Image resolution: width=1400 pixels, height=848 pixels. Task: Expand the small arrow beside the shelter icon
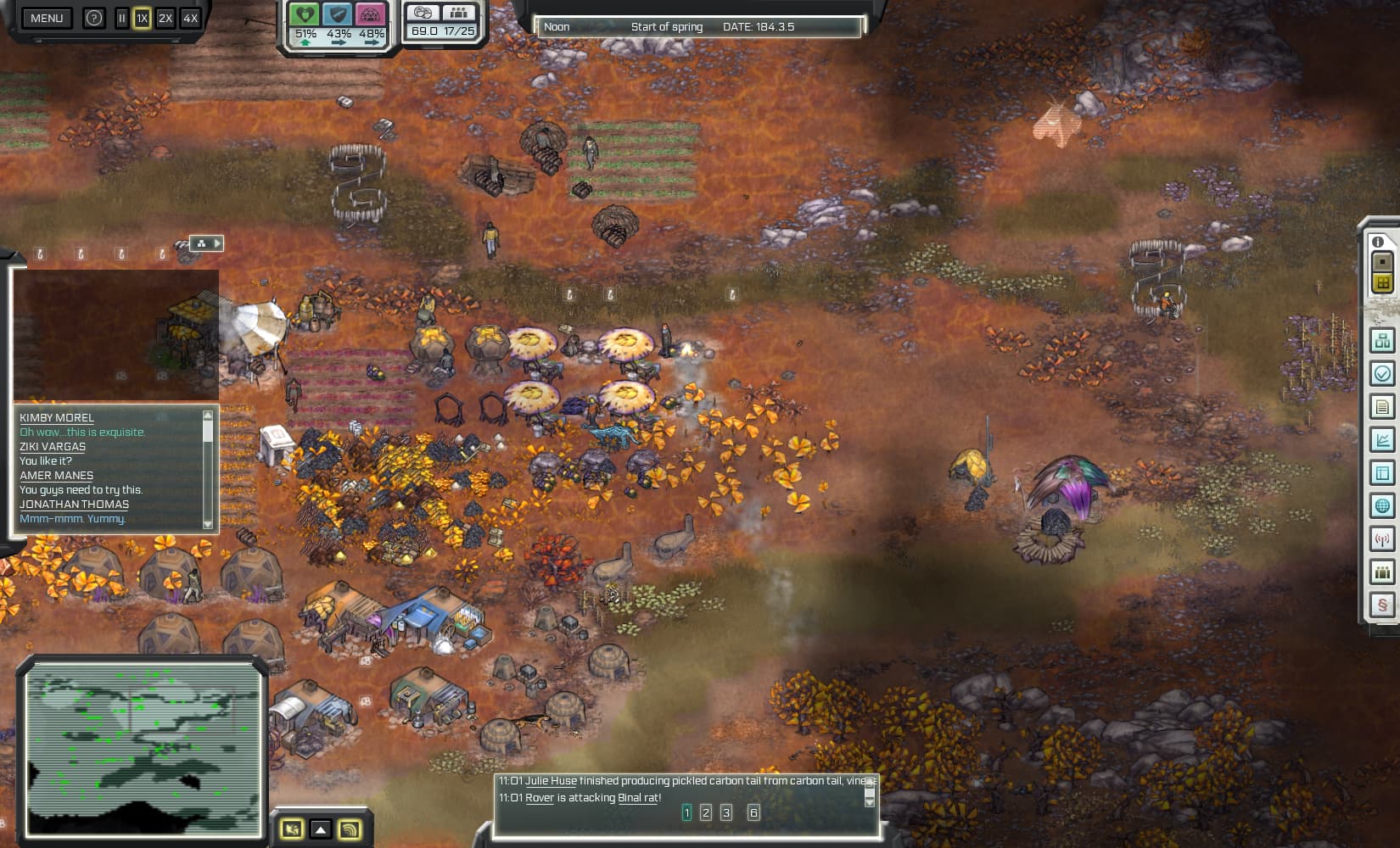219,243
